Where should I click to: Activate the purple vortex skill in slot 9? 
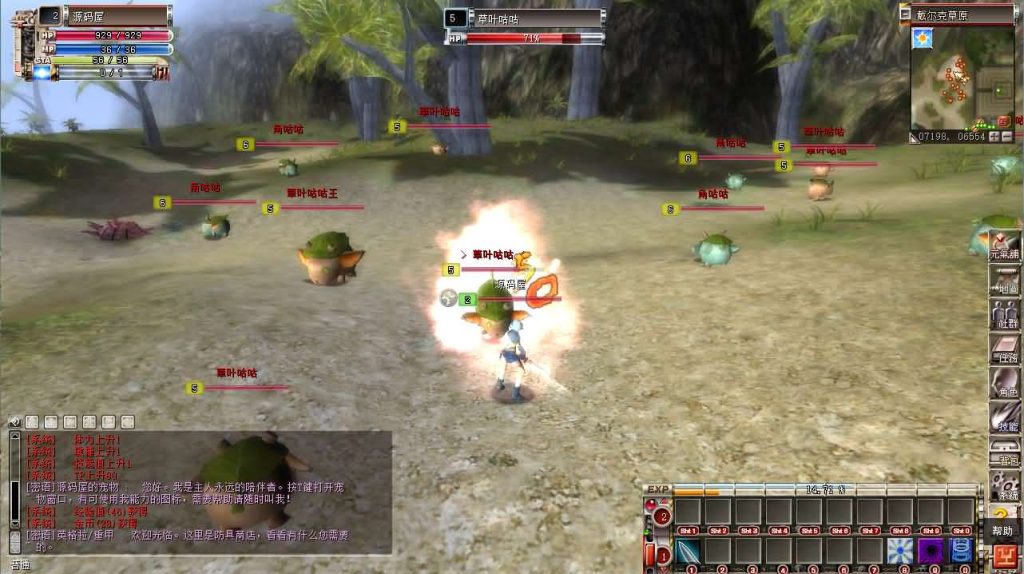click(x=931, y=551)
